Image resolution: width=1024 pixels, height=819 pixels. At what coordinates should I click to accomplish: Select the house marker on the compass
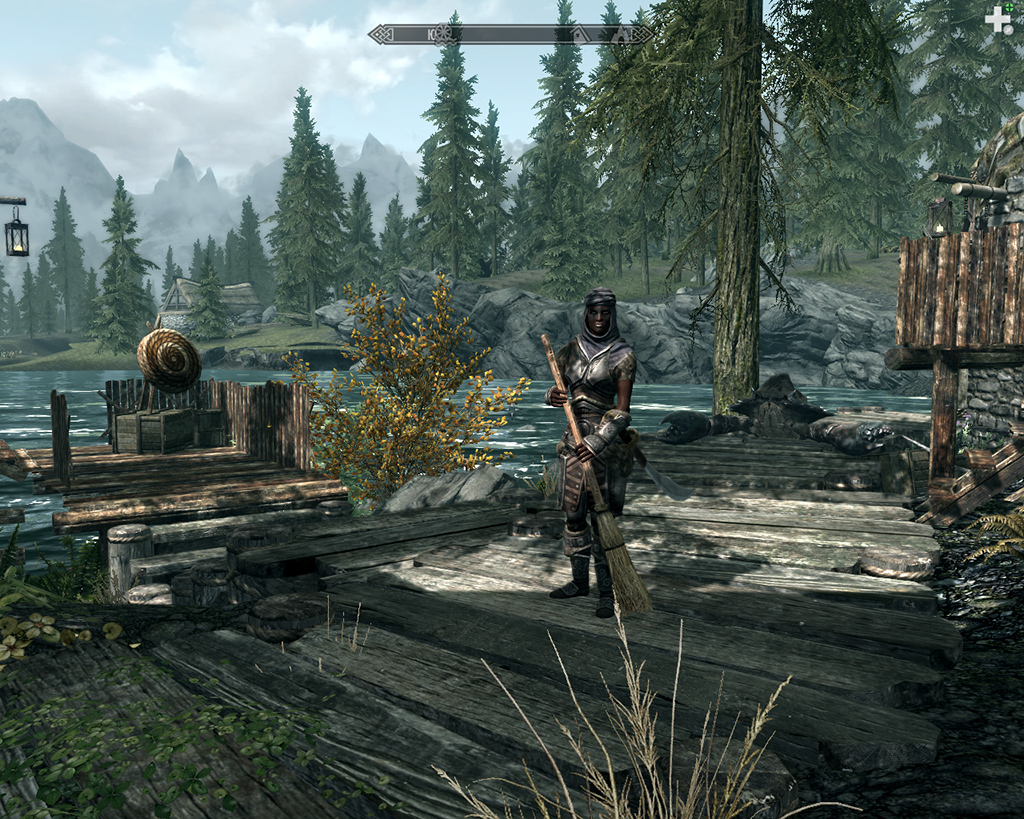[x=580, y=35]
